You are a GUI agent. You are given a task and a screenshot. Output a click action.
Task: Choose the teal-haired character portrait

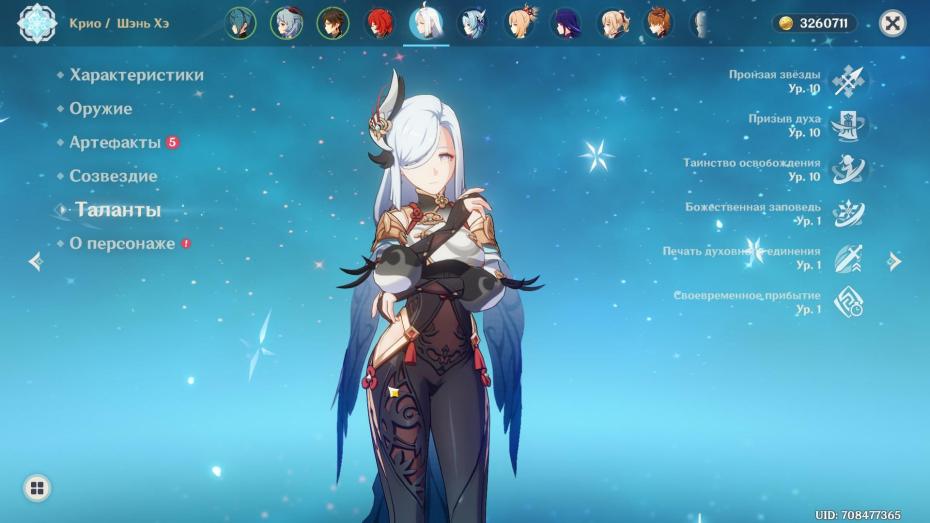click(240, 22)
